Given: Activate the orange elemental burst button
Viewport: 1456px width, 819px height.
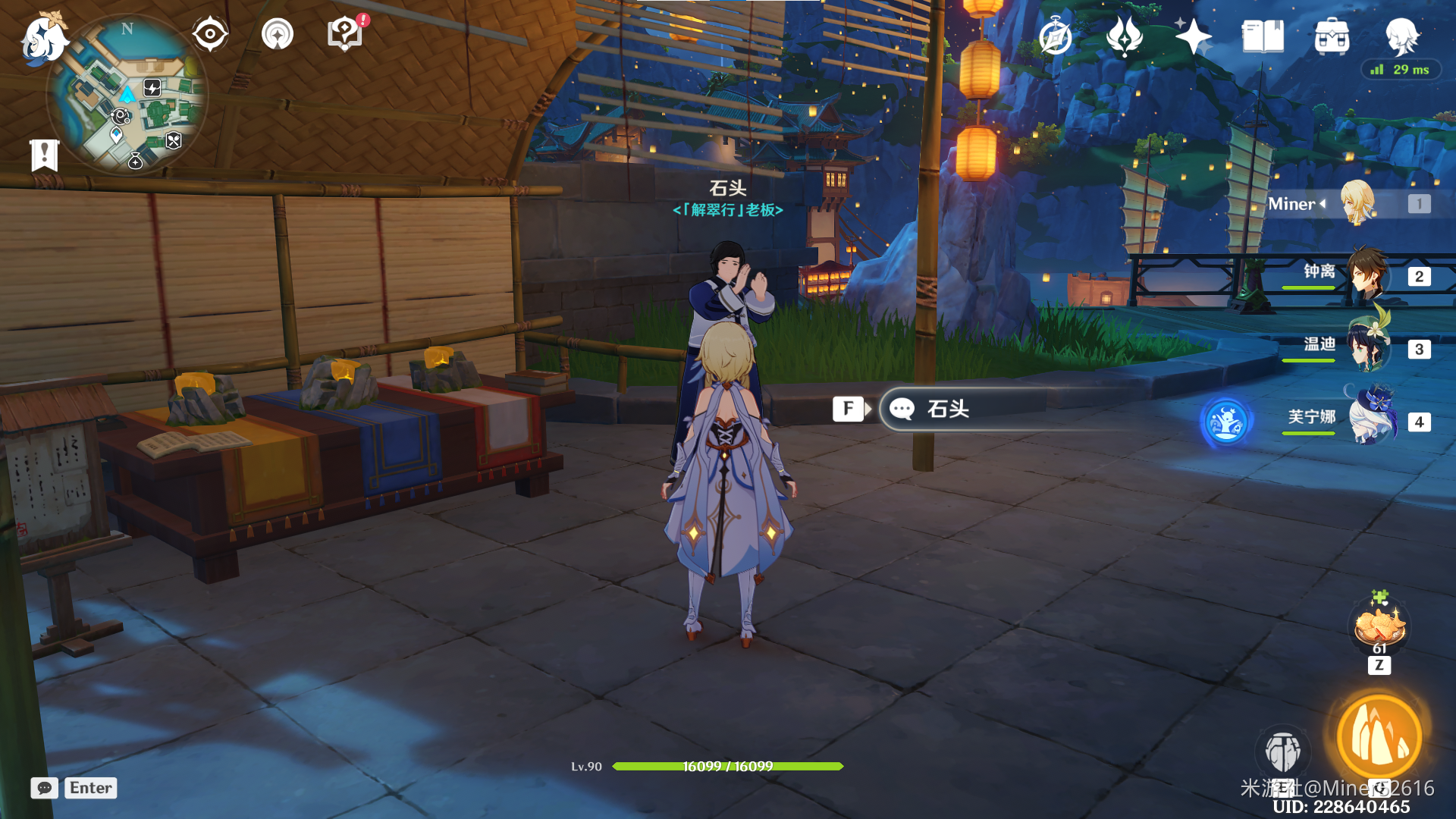Looking at the screenshot, I should (x=1379, y=736).
